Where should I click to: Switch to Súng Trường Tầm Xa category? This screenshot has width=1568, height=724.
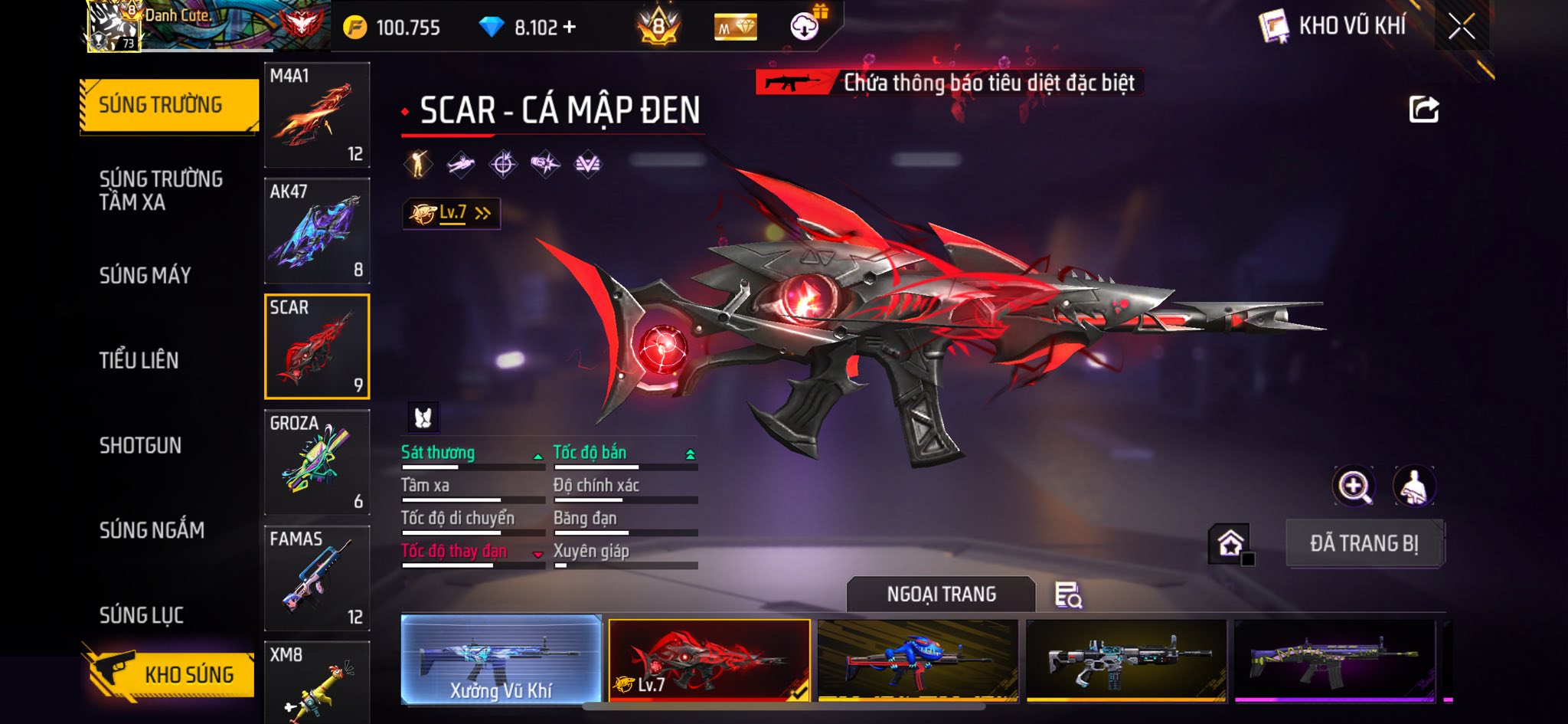[162, 190]
